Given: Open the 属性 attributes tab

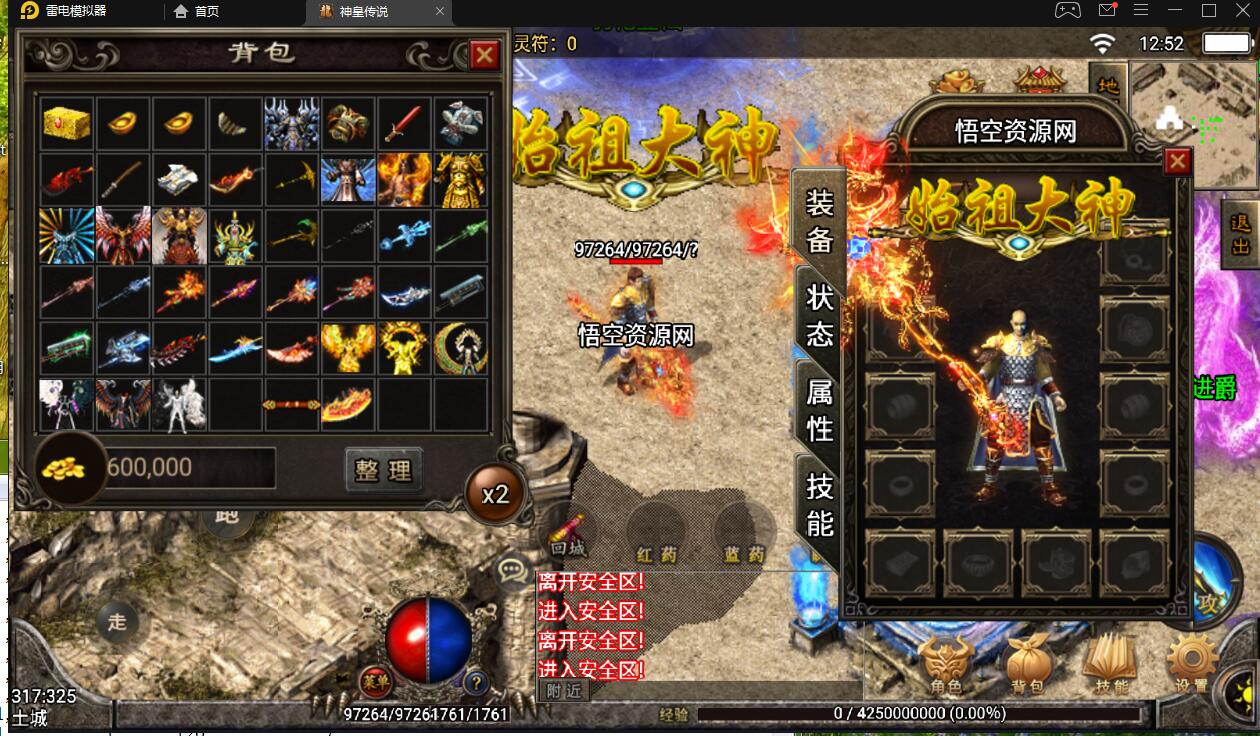Looking at the screenshot, I should coord(820,409).
